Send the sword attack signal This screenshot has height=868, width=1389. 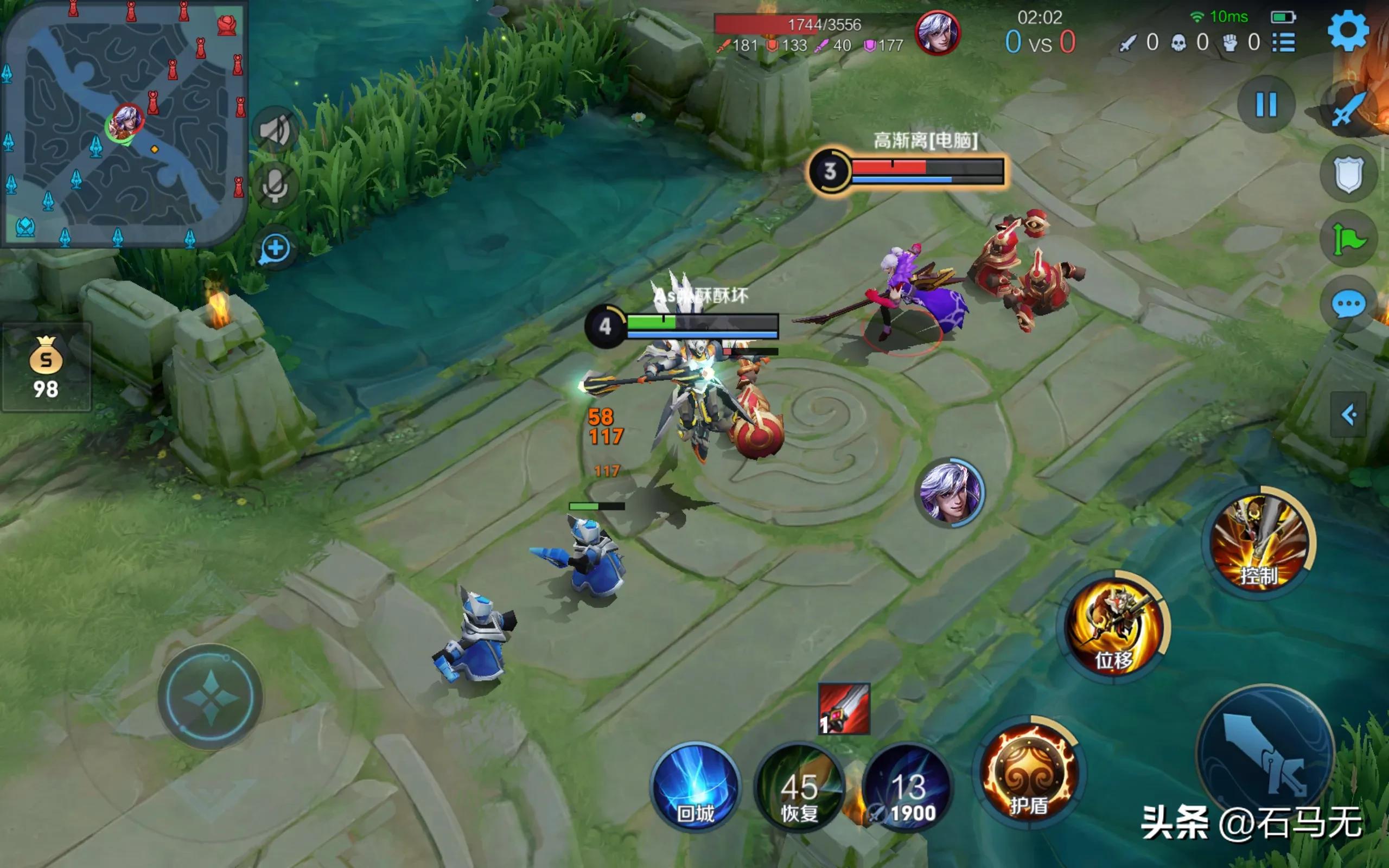point(1349,109)
